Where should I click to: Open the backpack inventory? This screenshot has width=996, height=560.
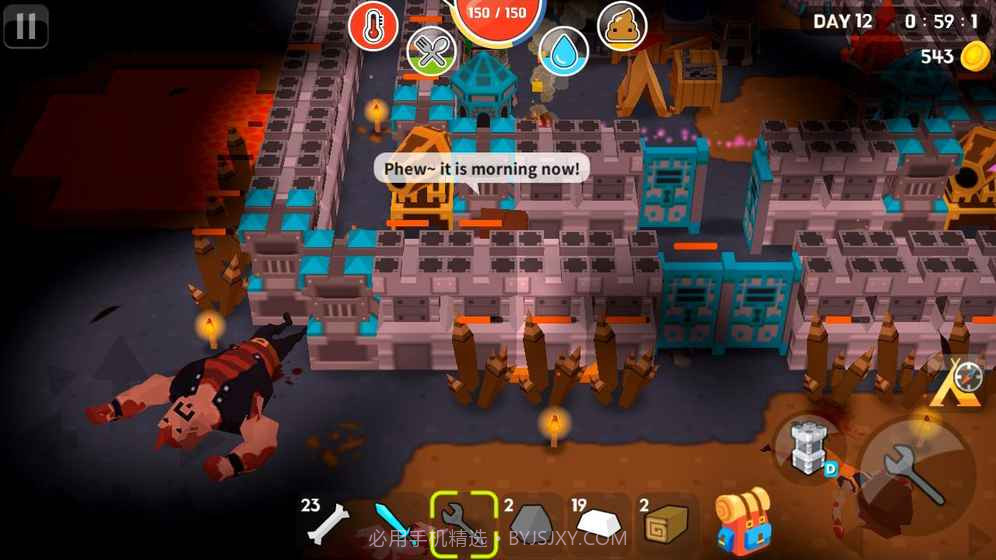point(742,518)
